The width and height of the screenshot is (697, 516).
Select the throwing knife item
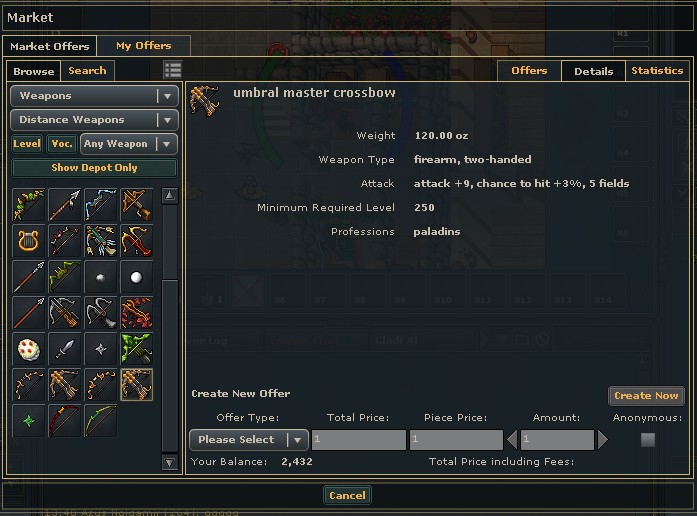point(64,349)
